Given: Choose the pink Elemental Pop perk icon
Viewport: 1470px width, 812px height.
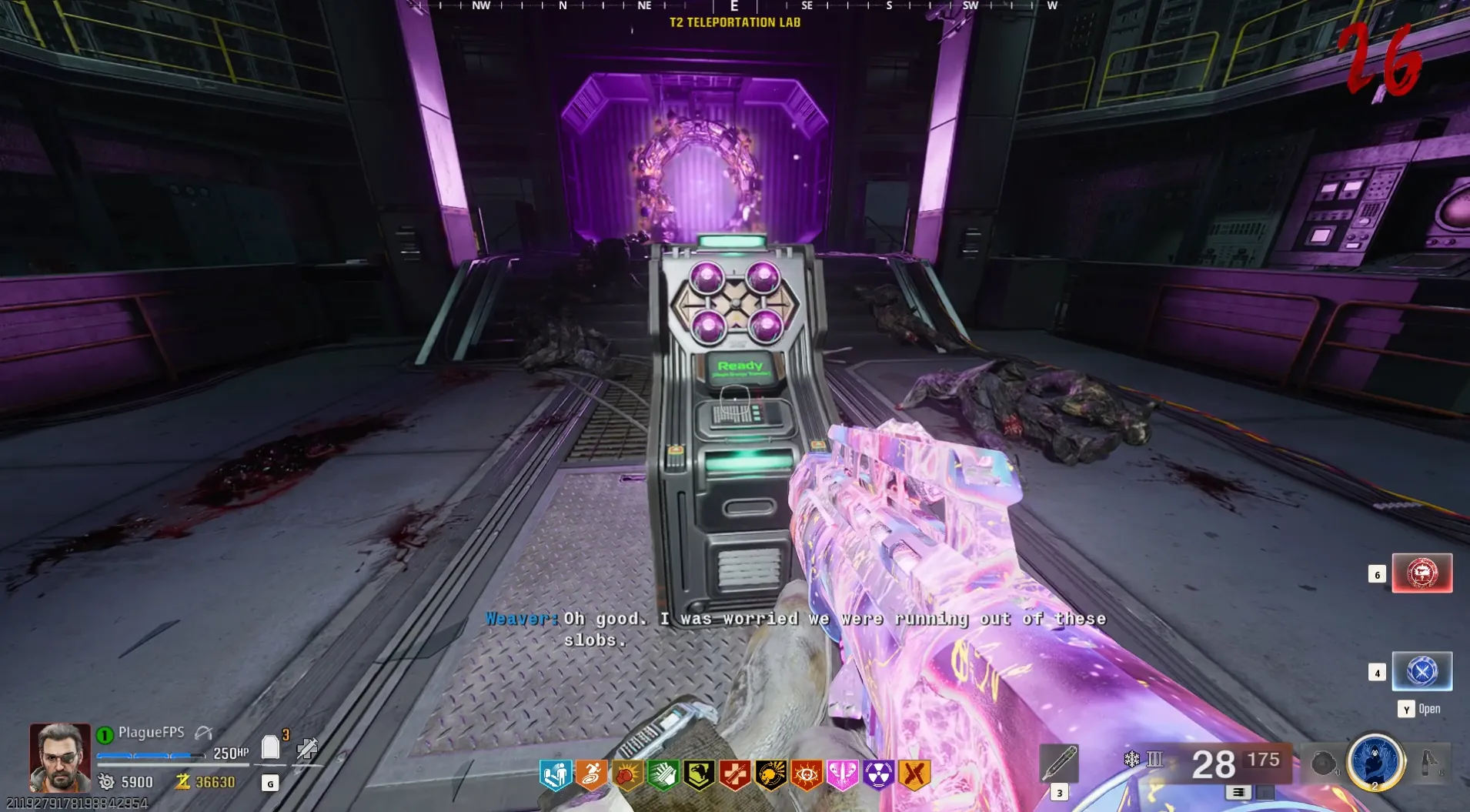Looking at the screenshot, I should pos(842,775).
